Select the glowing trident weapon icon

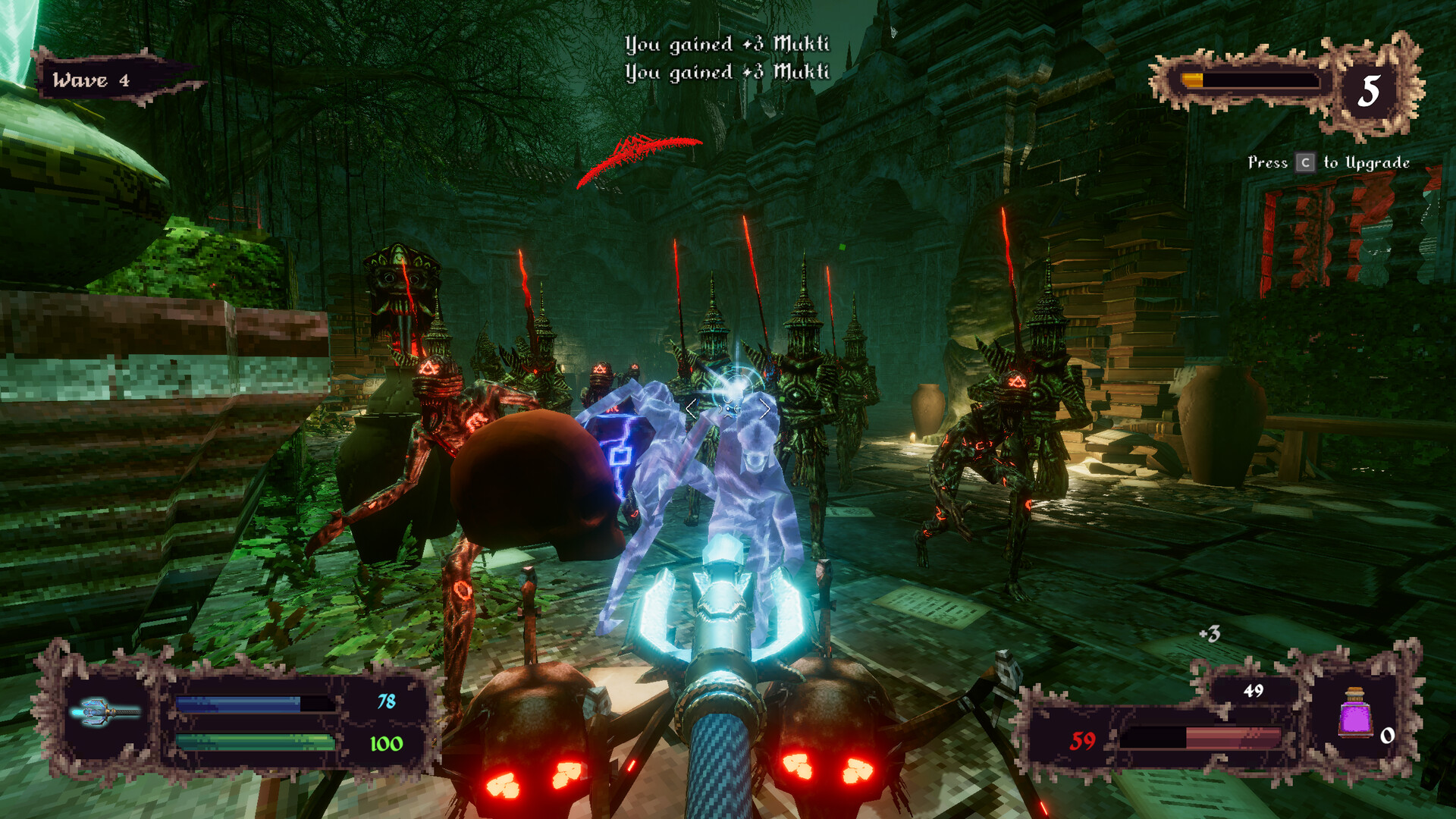pos(106,711)
